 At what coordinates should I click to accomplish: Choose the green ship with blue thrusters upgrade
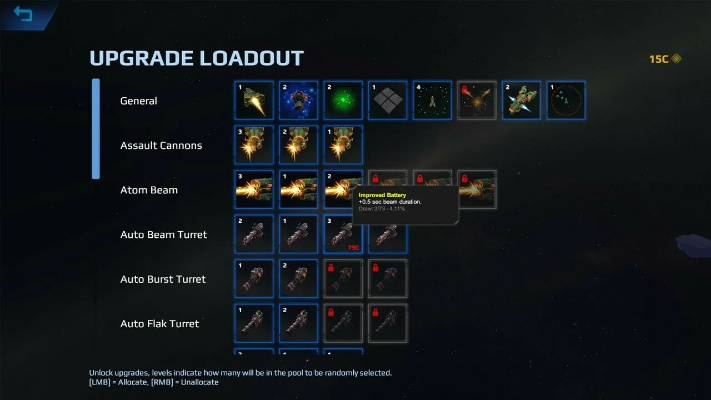[x=521, y=100]
